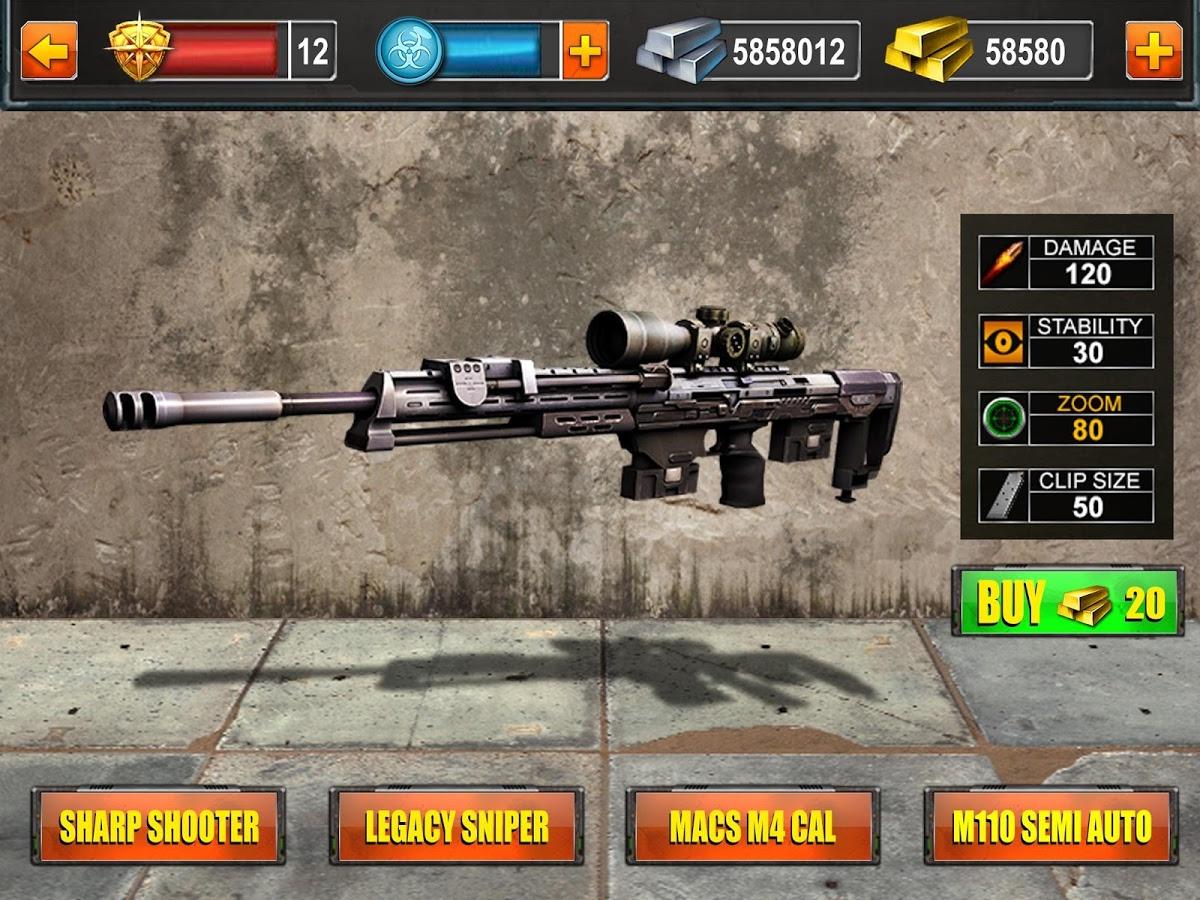Add energy with the plus beside biohazard bar
Screen dimensions: 1200x900
tap(585, 51)
